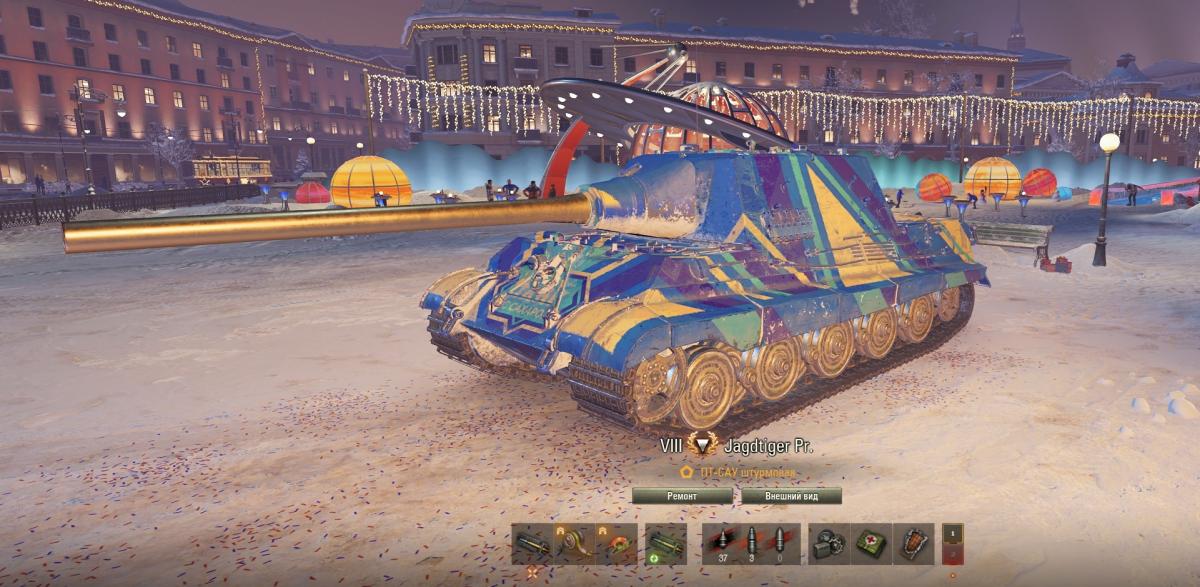Choose the orange ring equipment slot

click(616, 544)
